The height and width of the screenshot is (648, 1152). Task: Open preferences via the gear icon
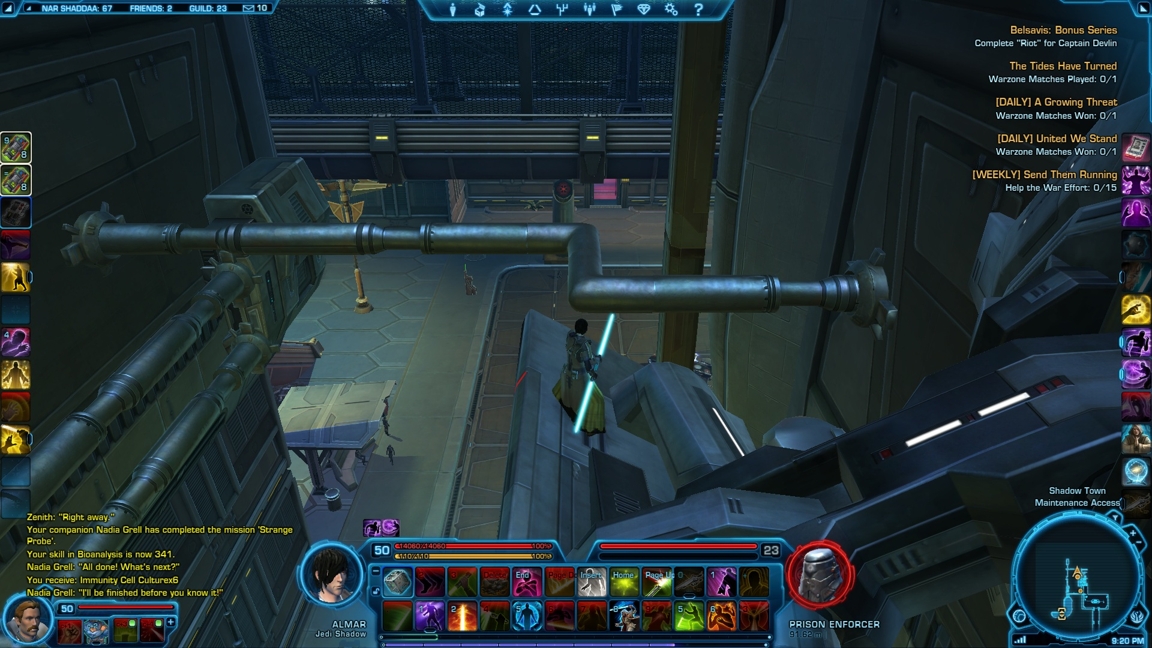coord(671,9)
